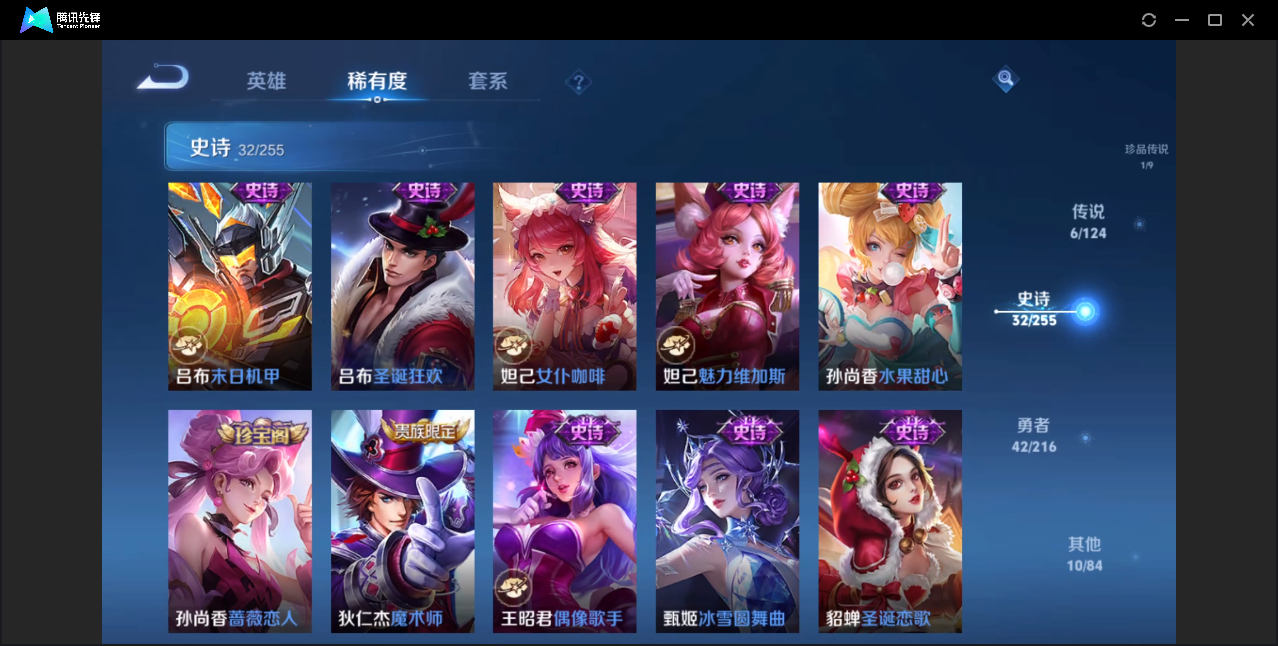Jump to 珍品传说 rarity section

(1146, 155)
